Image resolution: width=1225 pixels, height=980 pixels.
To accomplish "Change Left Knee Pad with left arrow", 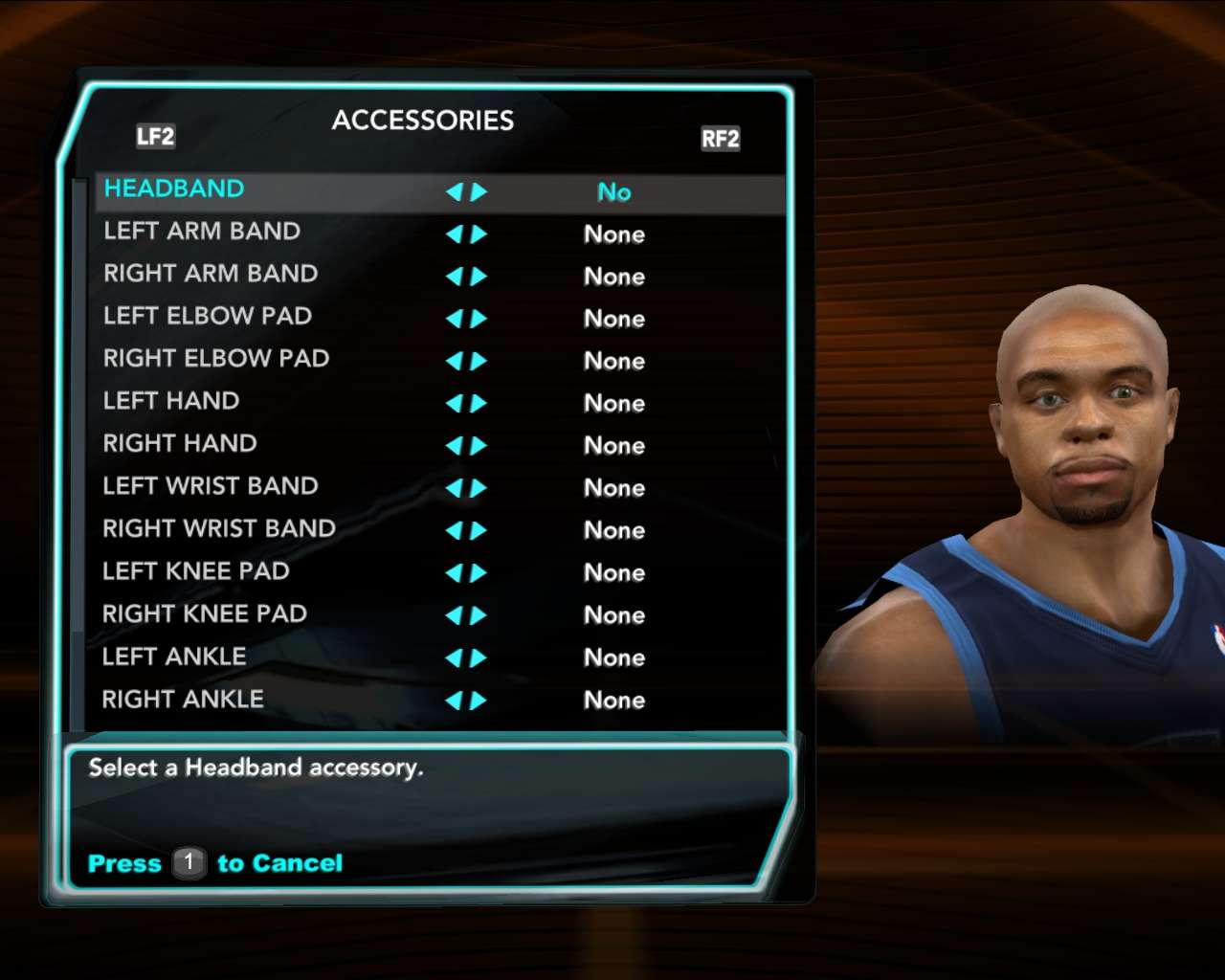I will (454, 573).
